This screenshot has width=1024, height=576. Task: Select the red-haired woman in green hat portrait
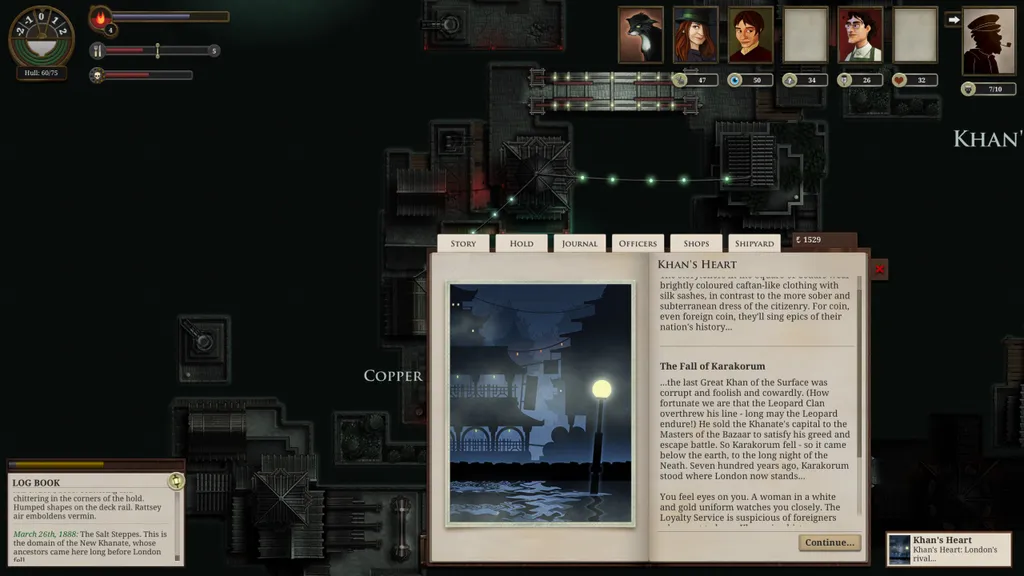coord(695,35)
